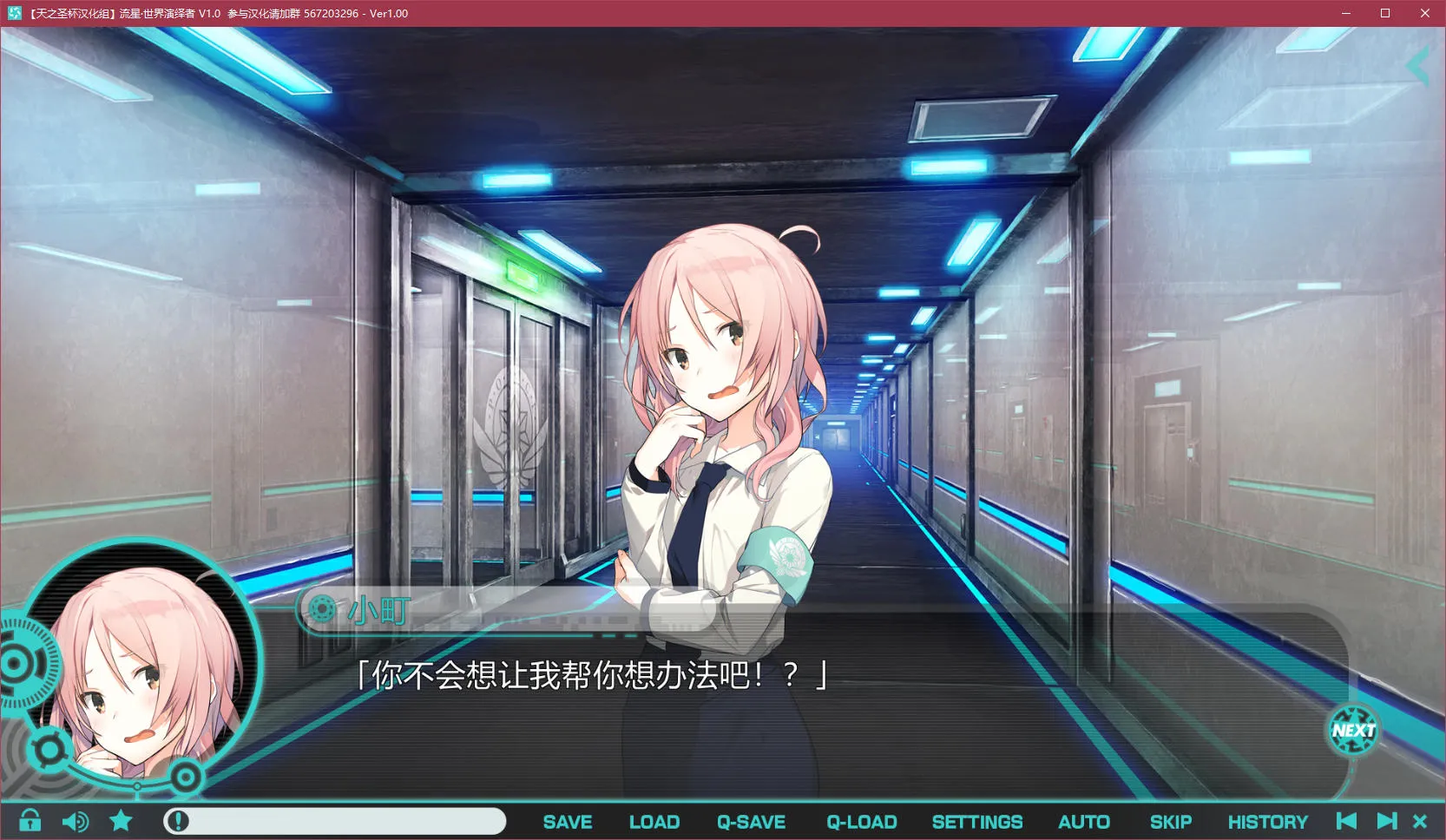Turn on SKIP mode to fast-forward dialogue

(1170, 821)
